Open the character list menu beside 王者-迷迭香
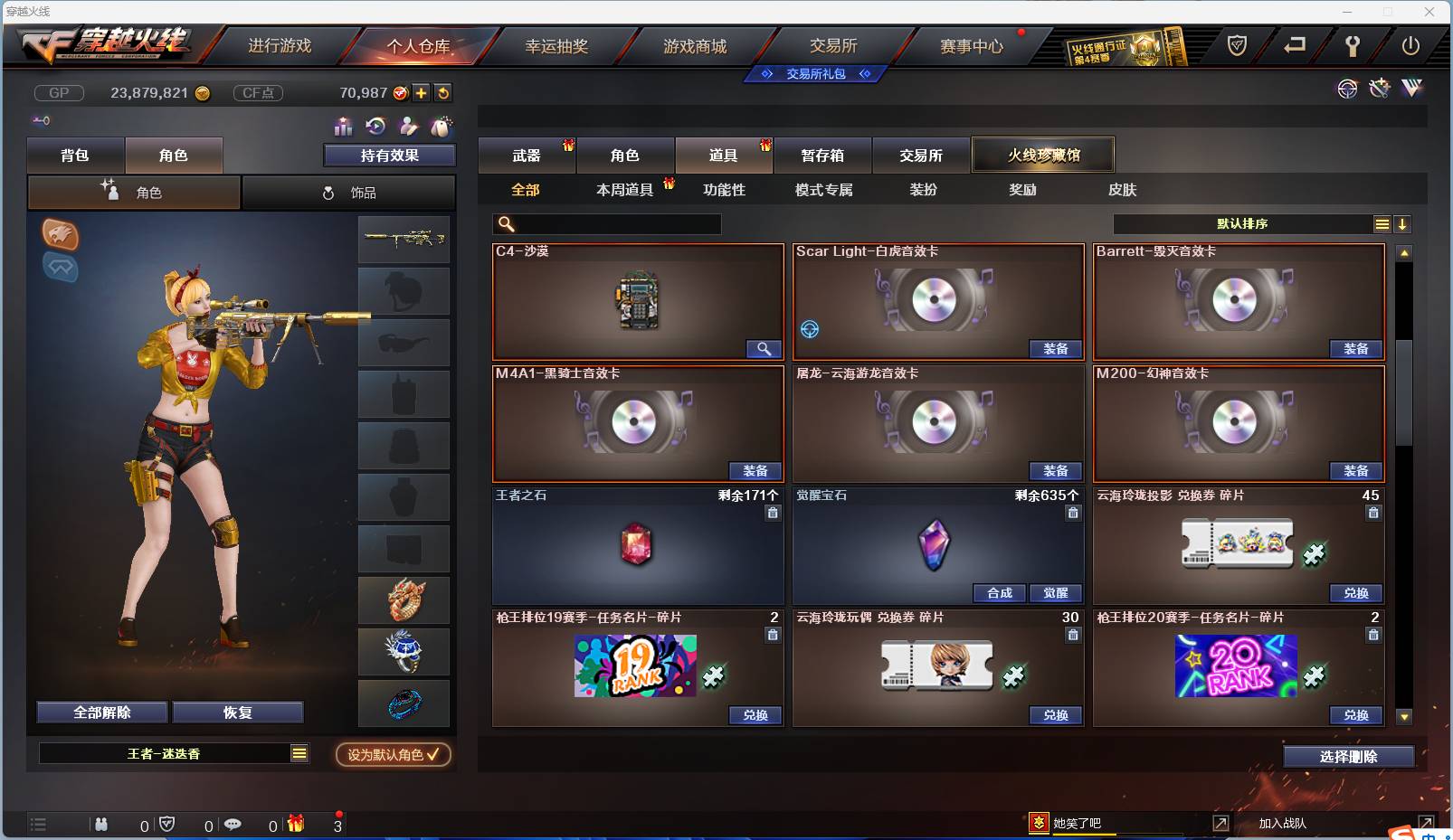The image size is (1453, 840). pyautogui.click(x=299, y=752)
